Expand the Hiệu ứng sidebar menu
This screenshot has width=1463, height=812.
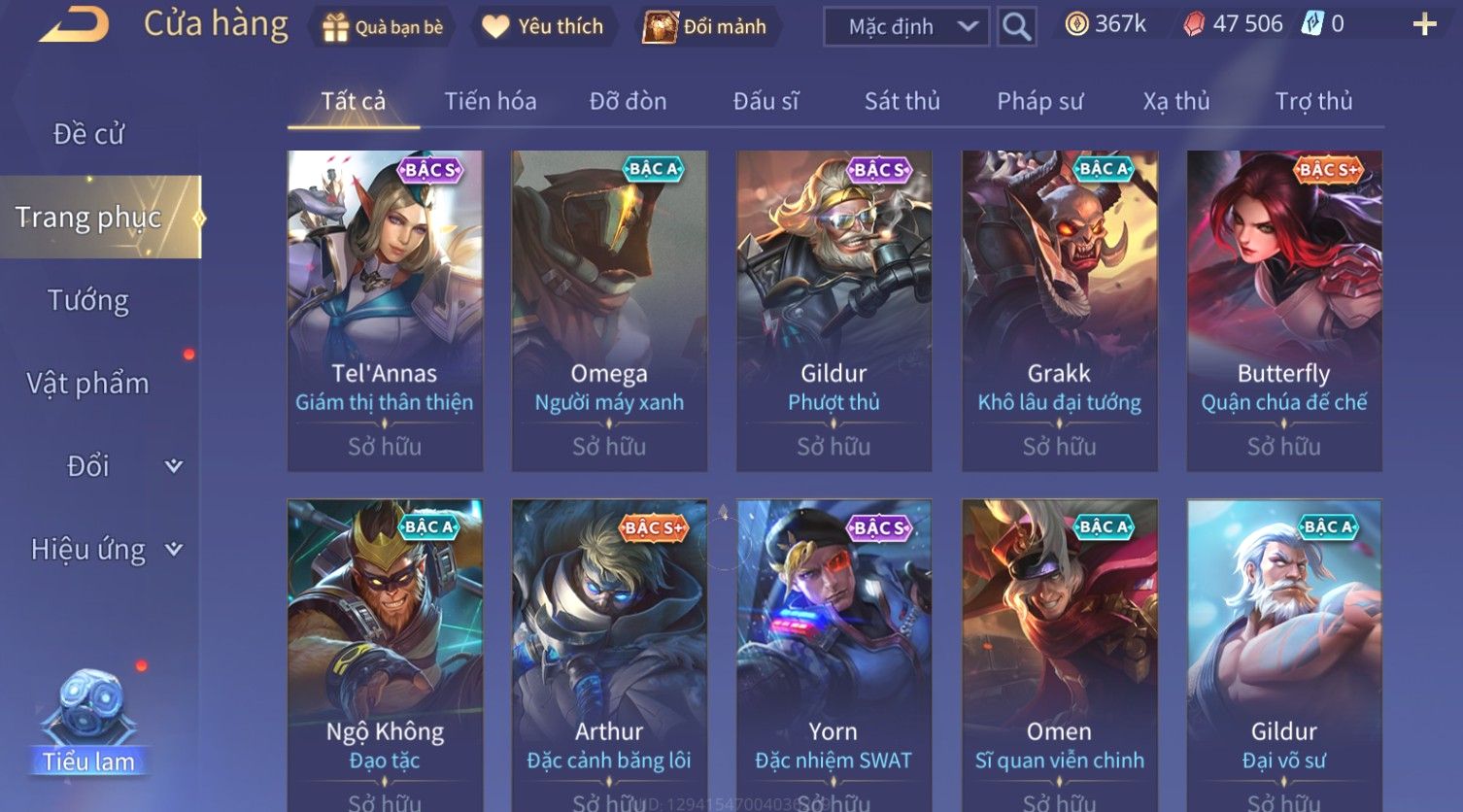[x=105, y=550]
